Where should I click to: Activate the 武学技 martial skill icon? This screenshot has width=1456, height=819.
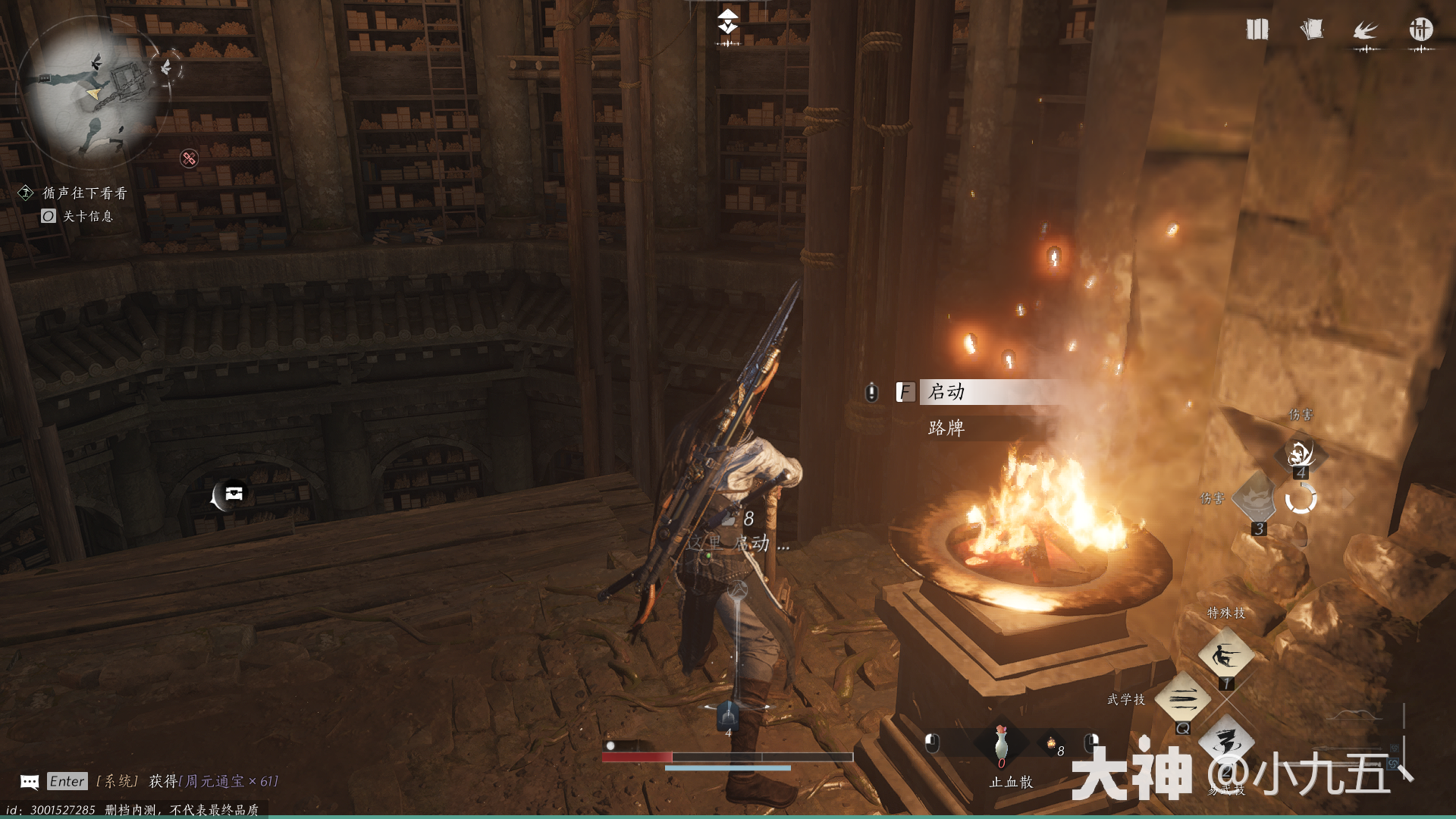1182,698
